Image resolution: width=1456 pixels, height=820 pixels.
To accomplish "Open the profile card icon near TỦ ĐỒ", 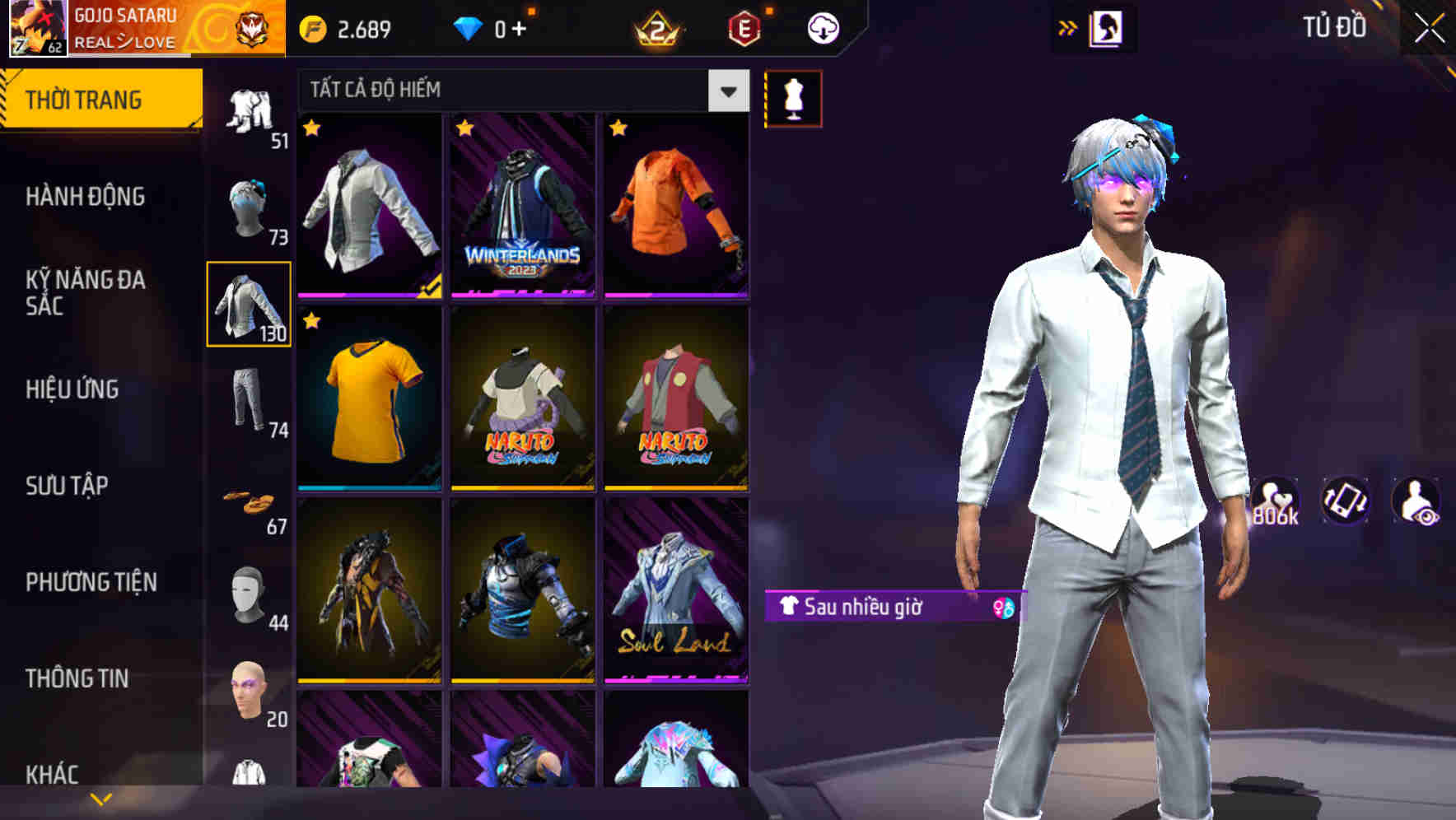I will pyautogui.click(x=1108, y=26).
